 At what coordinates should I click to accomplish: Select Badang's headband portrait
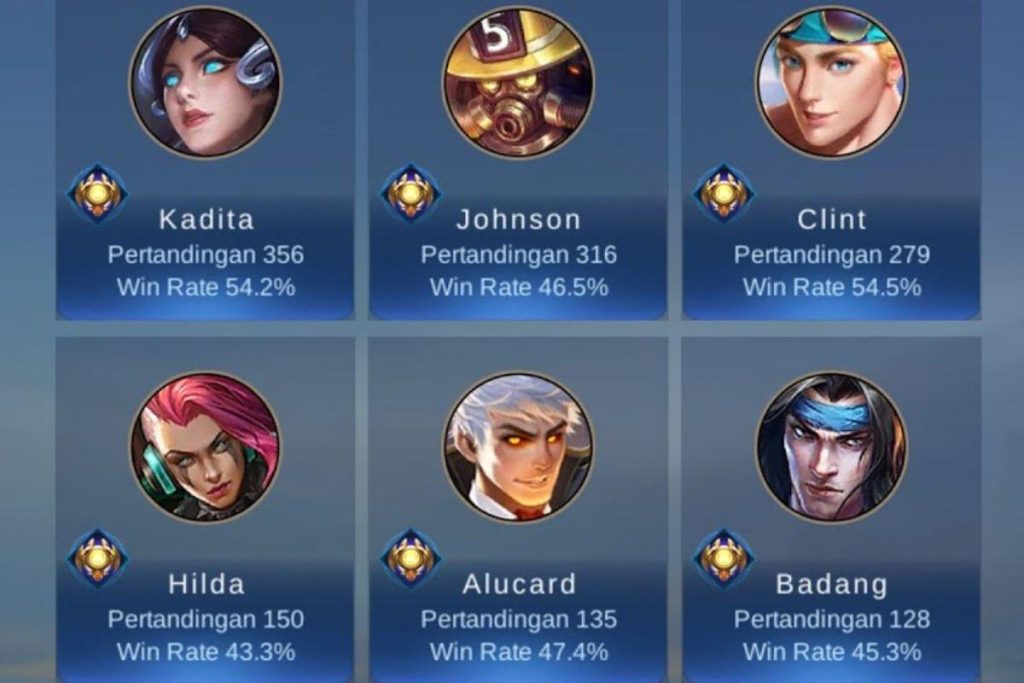(831, 447)
